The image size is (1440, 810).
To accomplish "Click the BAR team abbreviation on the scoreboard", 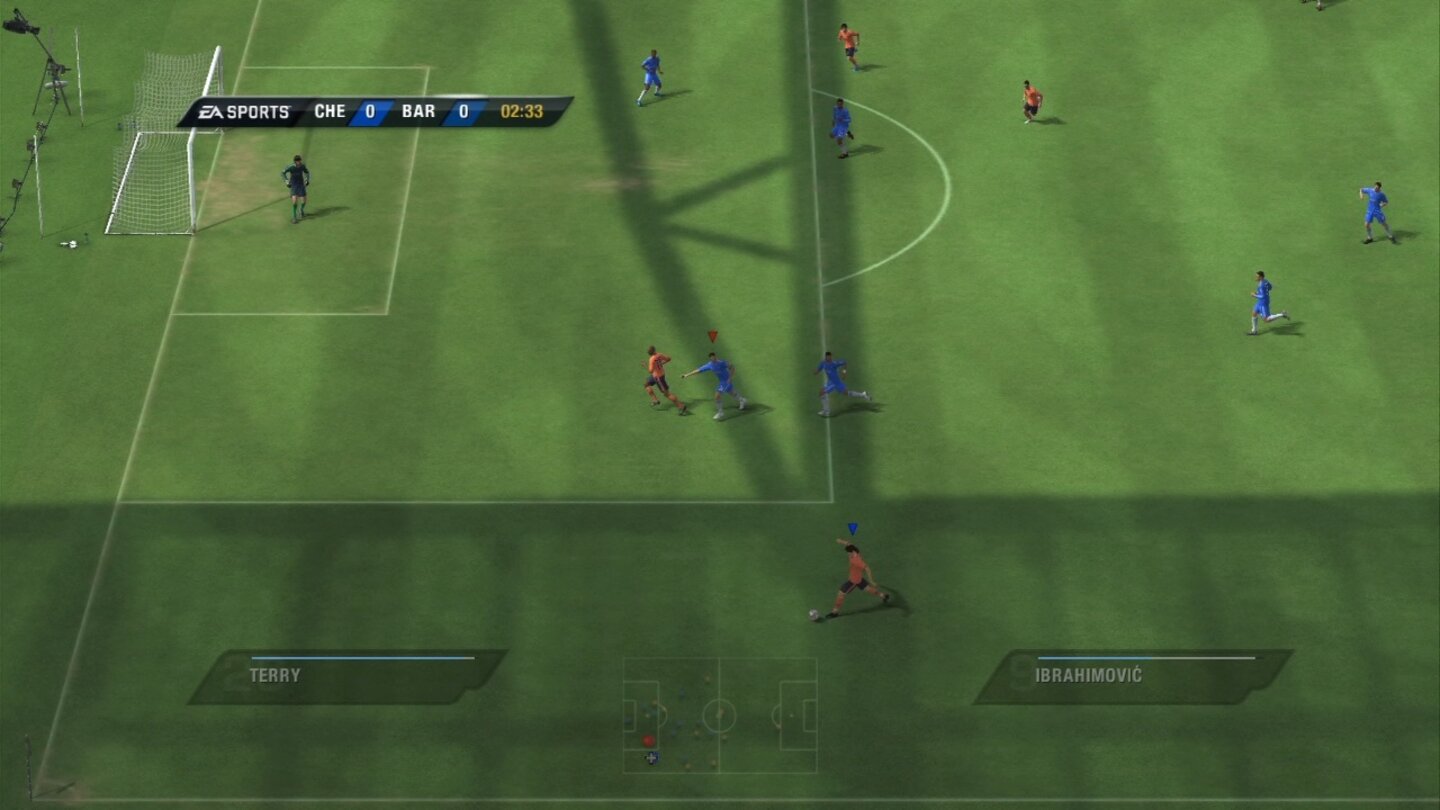I will (418, 112).
